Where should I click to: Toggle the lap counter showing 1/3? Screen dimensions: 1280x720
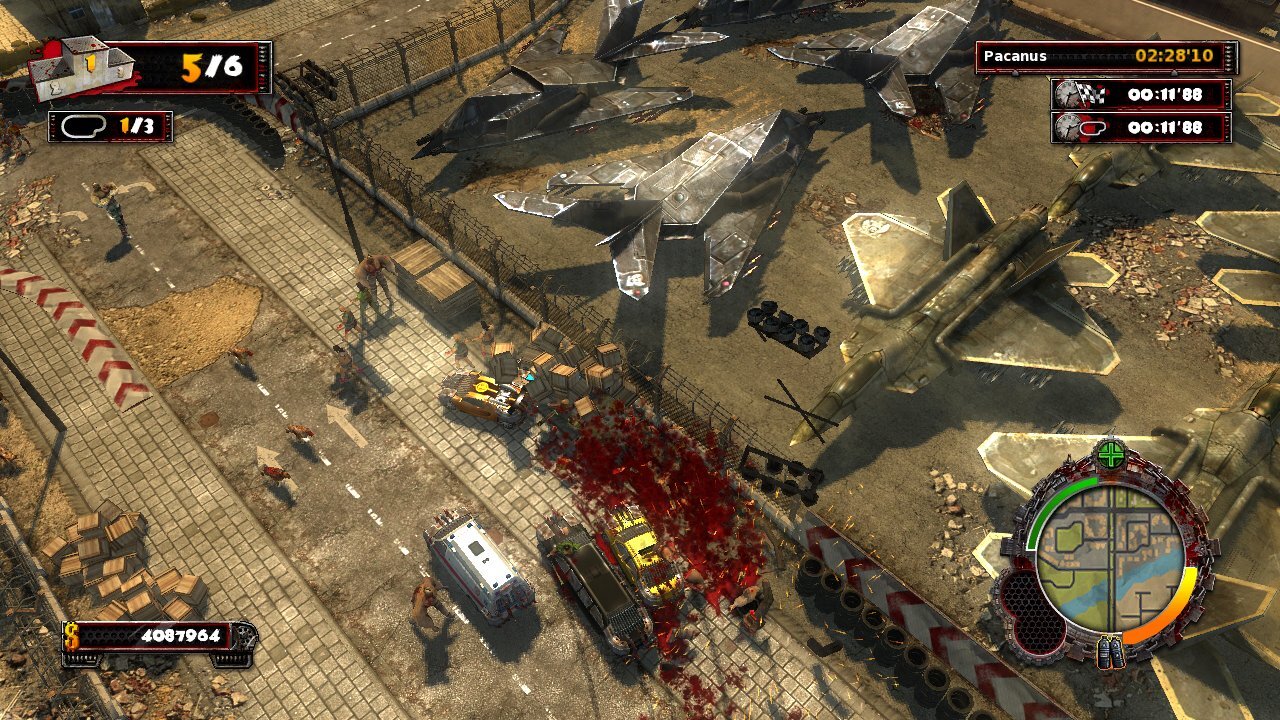click(x=110, y=127)
